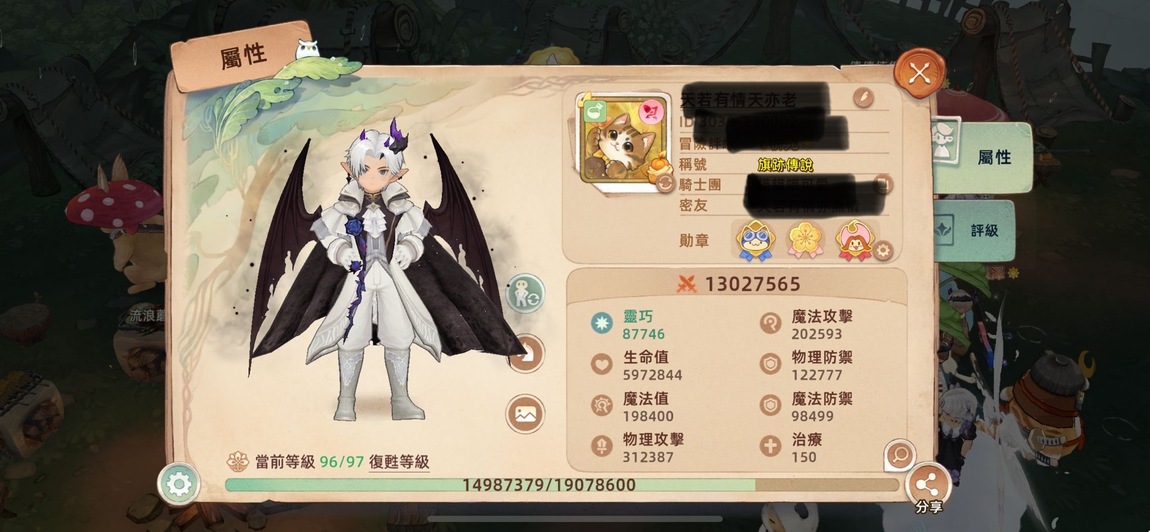Viewport: 1150px width, 532px height.
Task: Refresh avatar using the circular arrows icon
Action: 663,180
